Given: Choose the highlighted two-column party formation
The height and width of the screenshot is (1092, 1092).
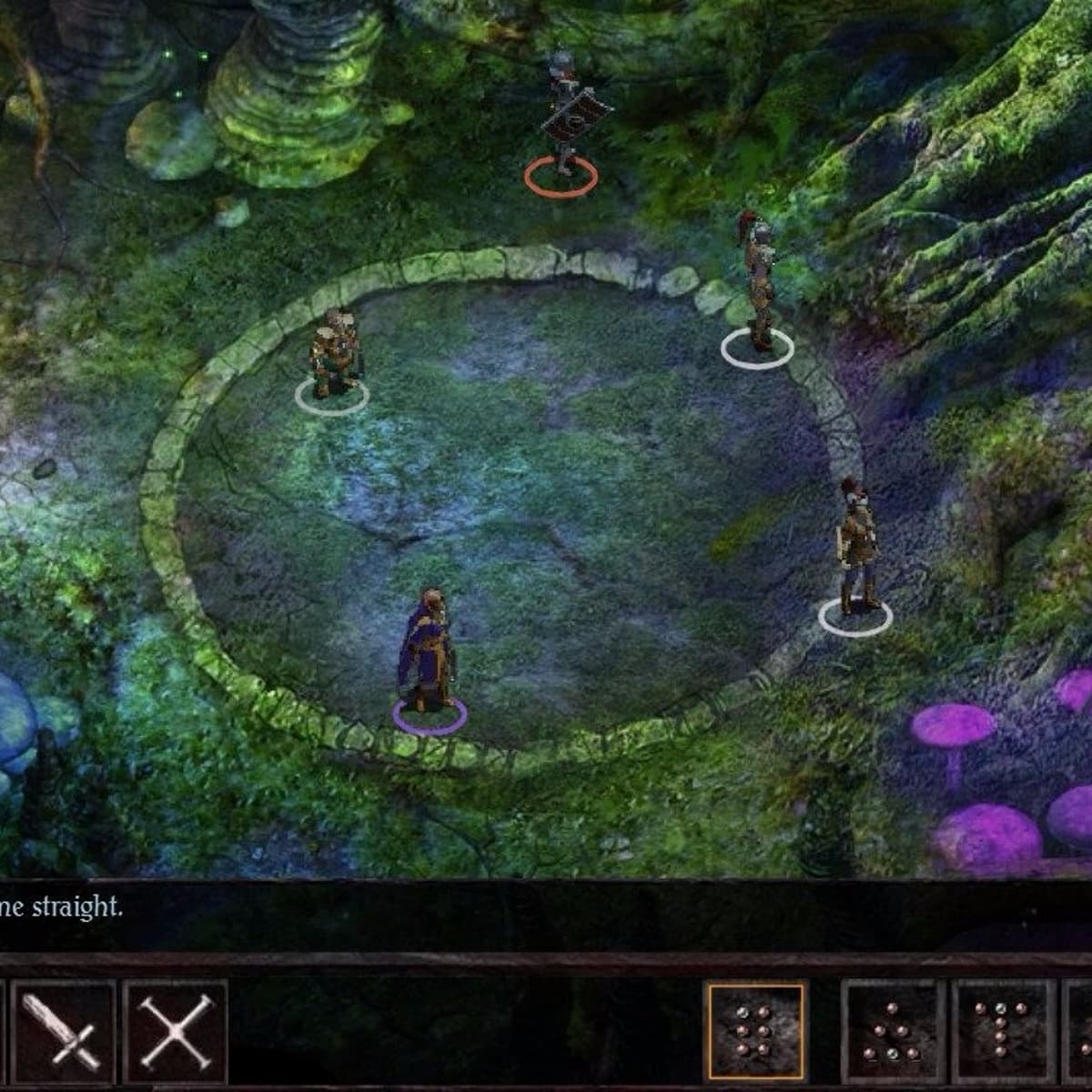Looking at the screenshot, I should point(754,1030).
